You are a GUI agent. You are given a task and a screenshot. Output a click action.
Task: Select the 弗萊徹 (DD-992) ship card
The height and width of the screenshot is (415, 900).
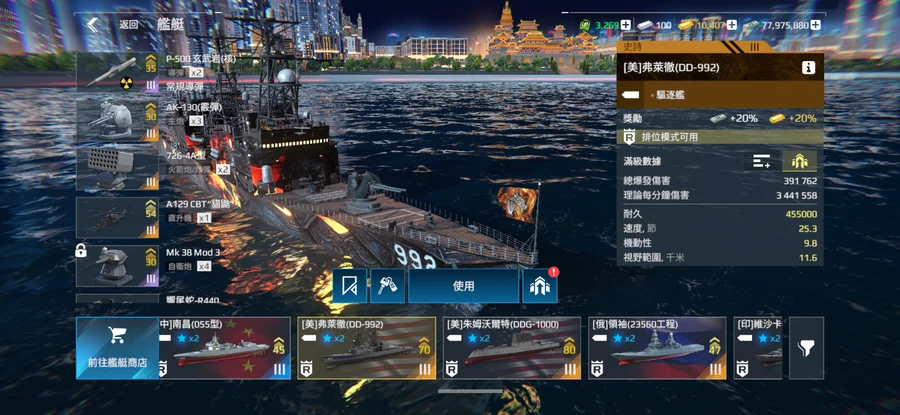point(367,348)
